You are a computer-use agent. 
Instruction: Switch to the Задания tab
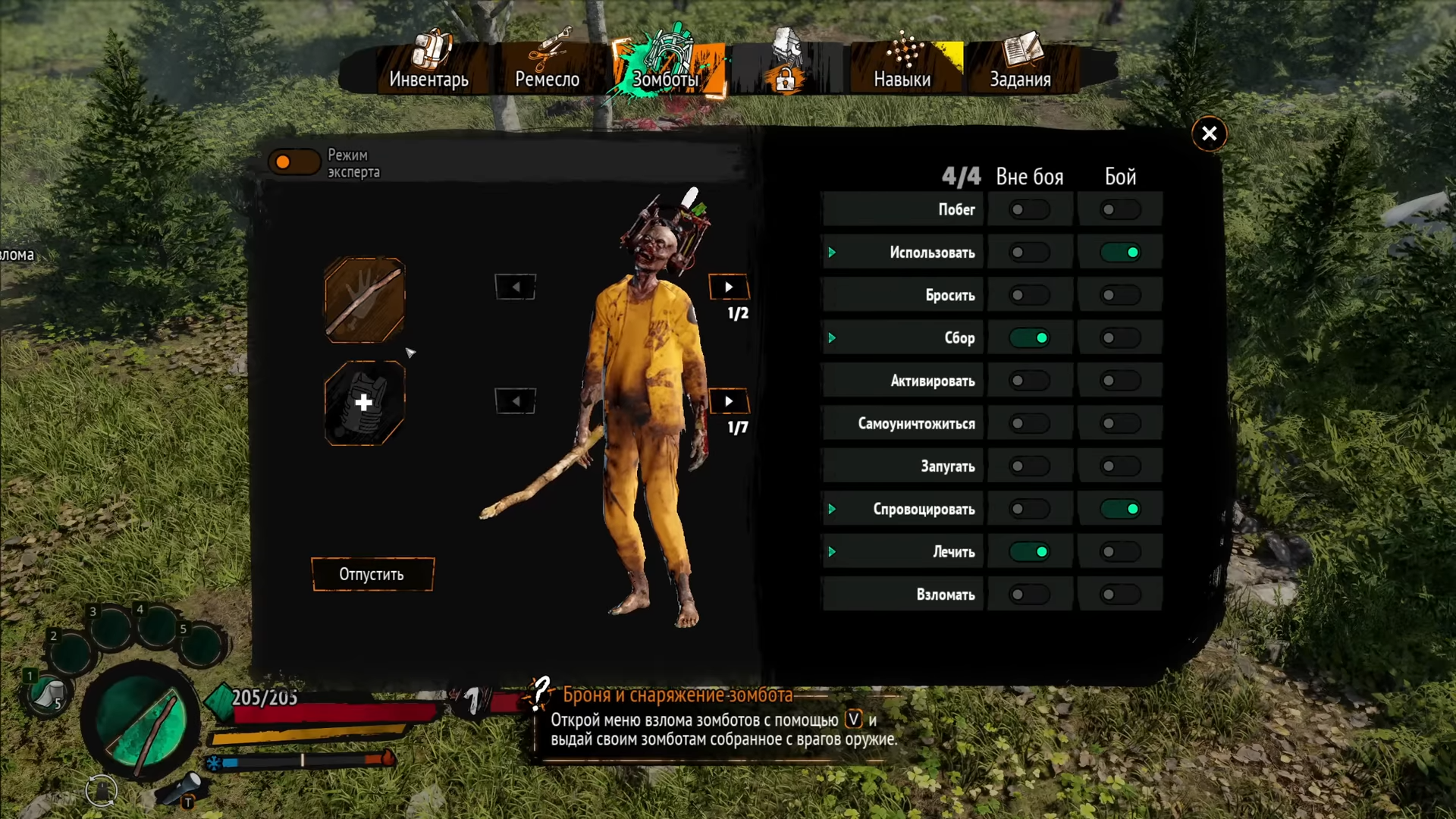coord(1020,67)
